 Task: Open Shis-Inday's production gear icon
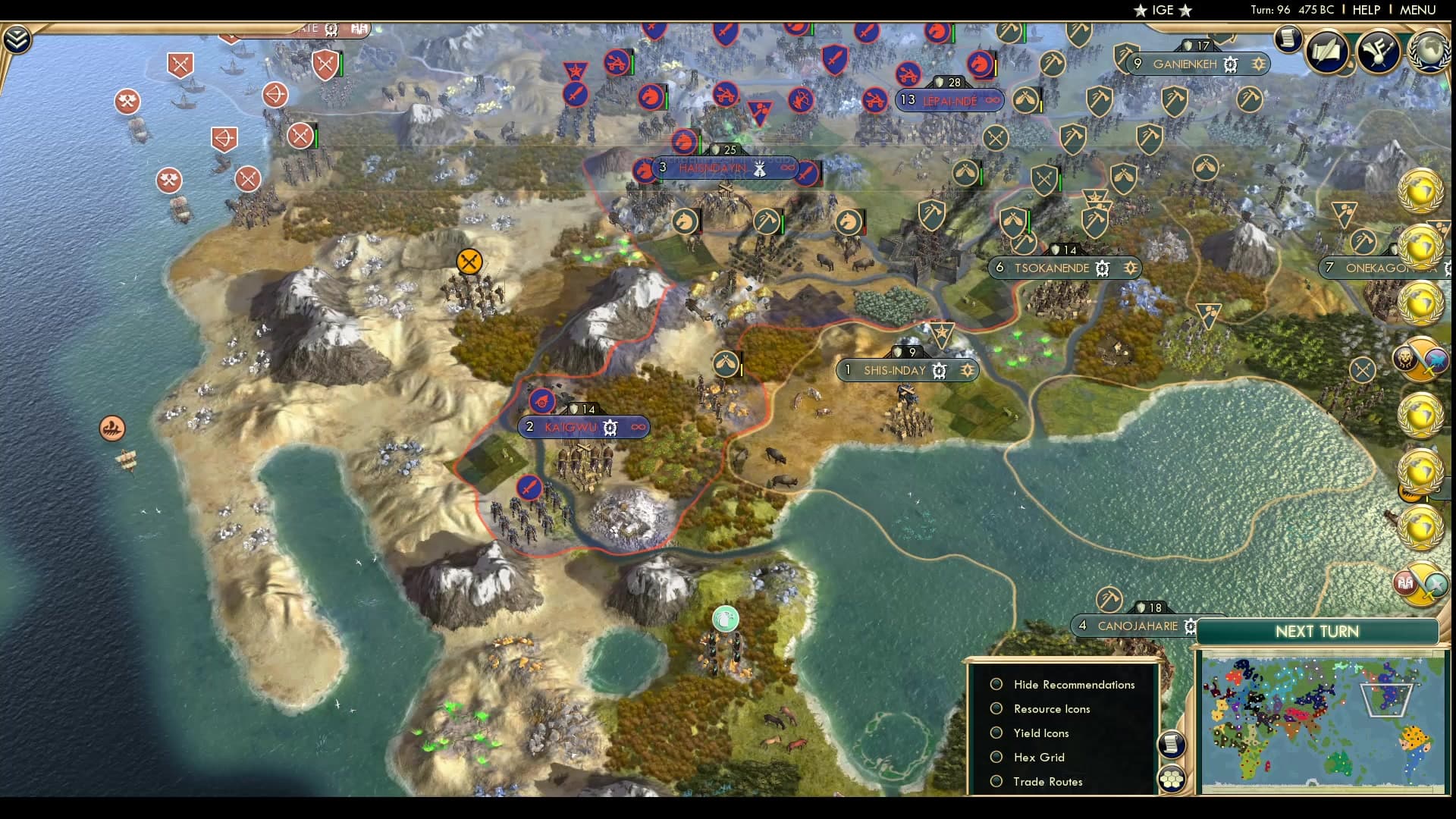pyautogui.click(x=939, y=371)
